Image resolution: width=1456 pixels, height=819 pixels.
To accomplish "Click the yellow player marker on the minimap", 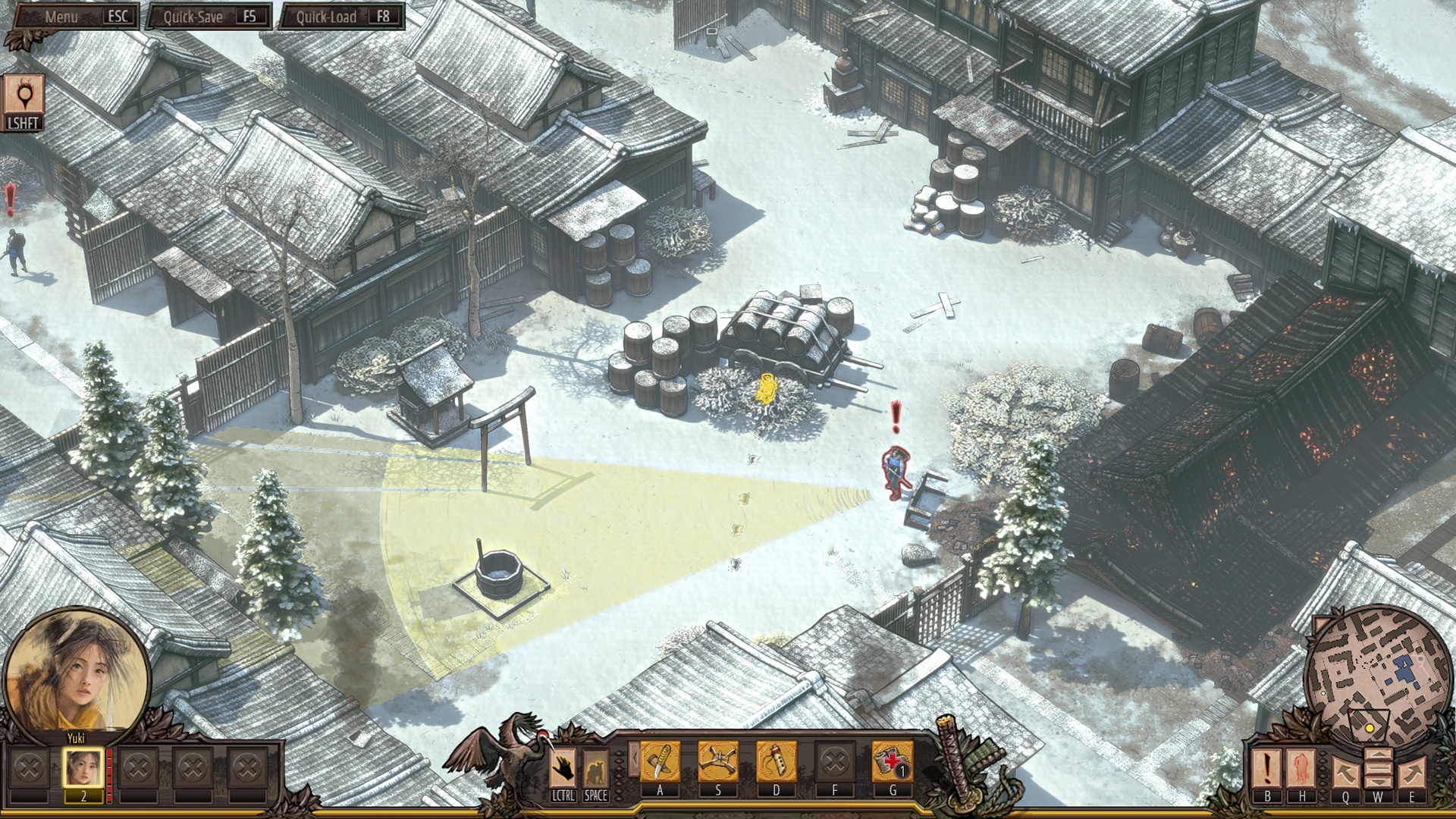I will point(1370,729).
